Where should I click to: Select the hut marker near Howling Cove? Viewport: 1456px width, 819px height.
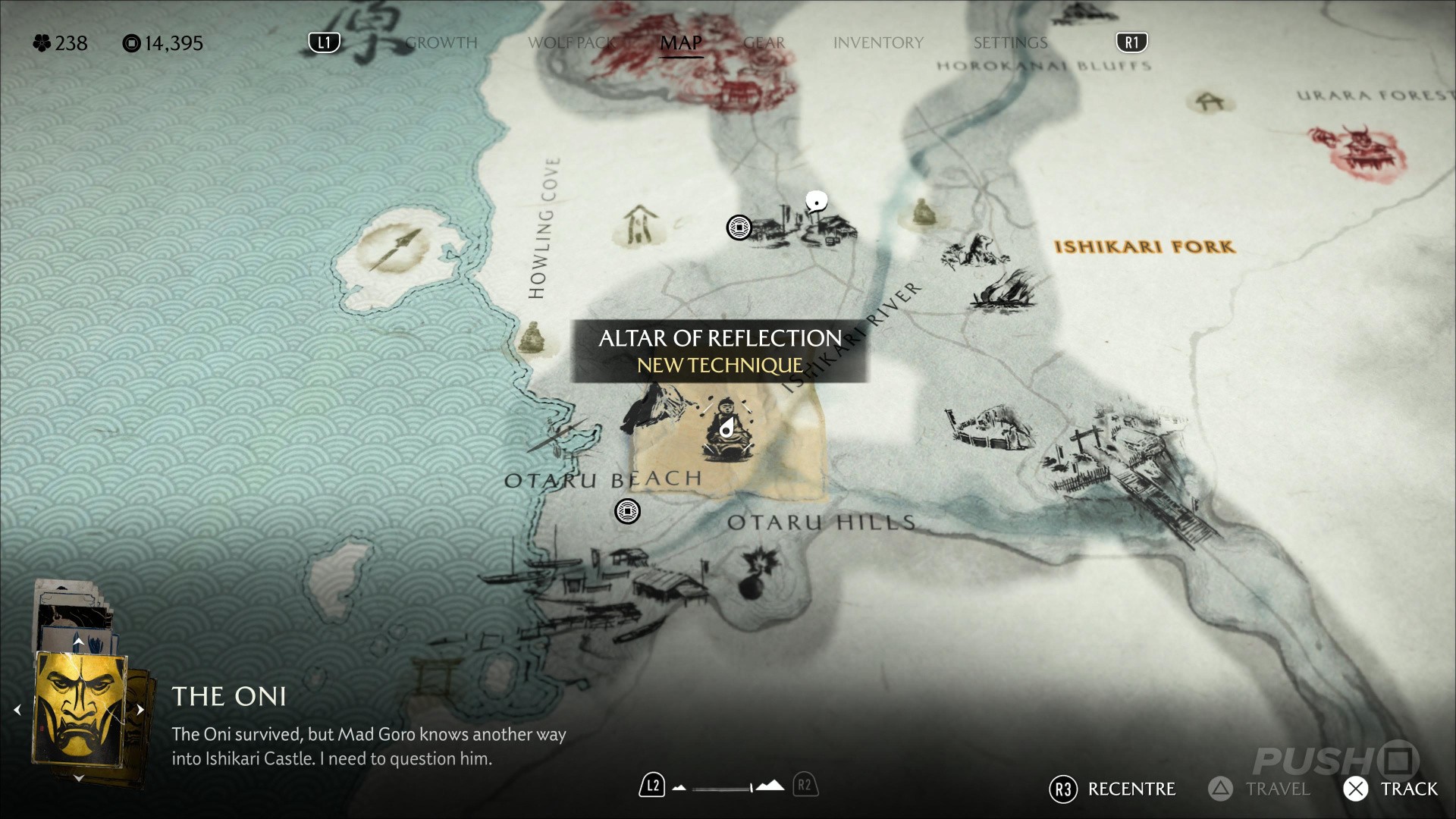[x=641, y=224]
